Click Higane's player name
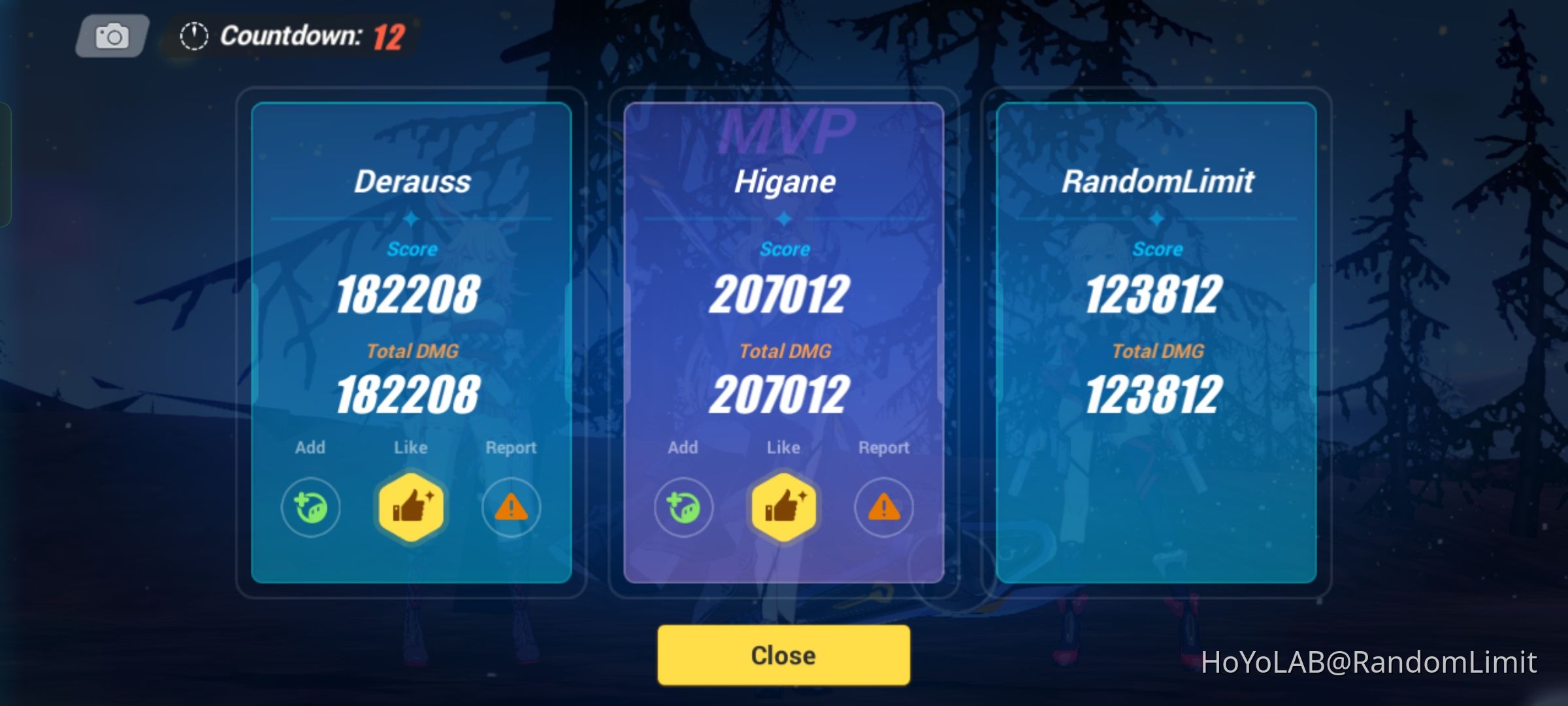This screenshot has width=1568, height=706. click(x=785, y=182)
